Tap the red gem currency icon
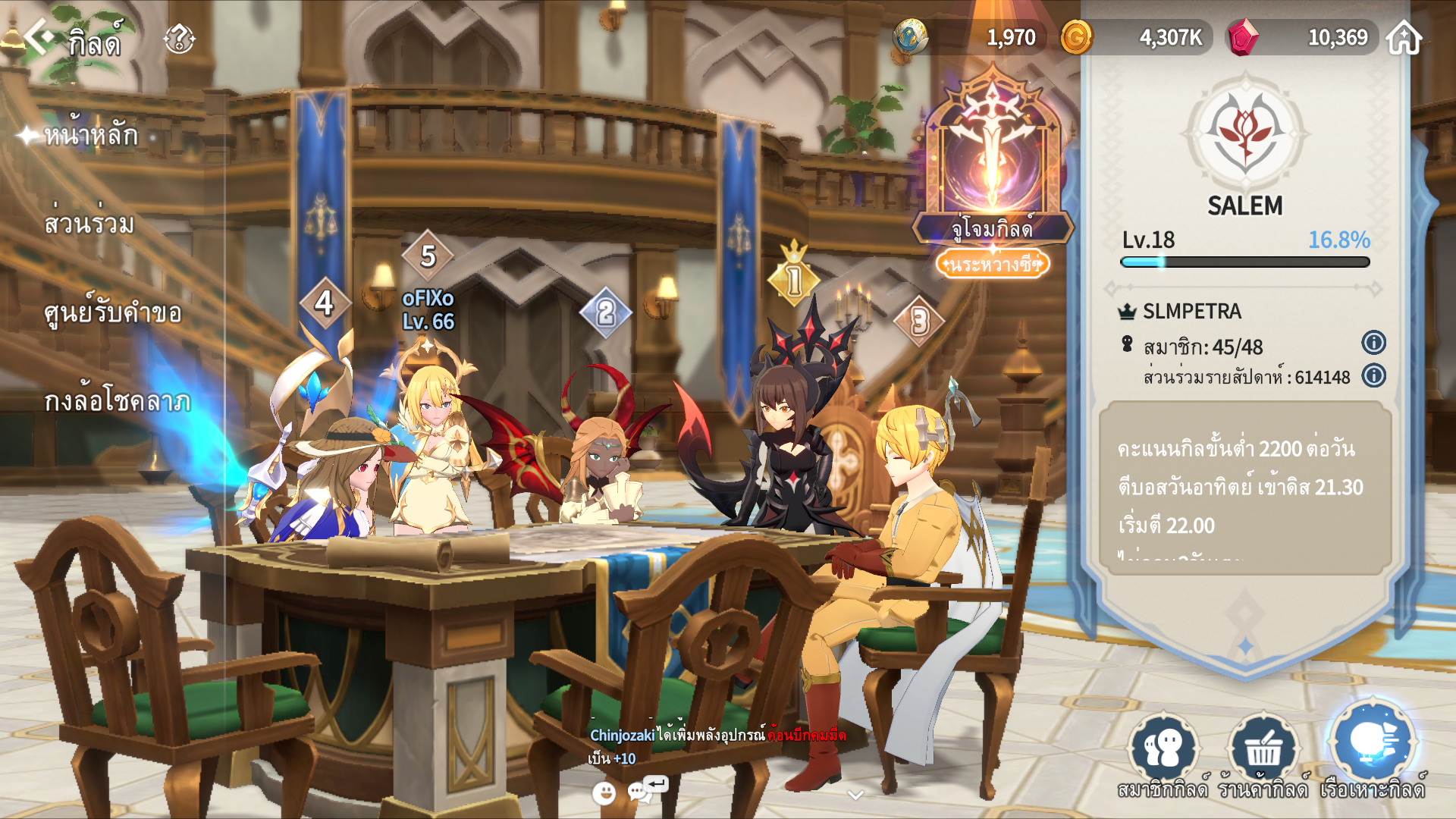The image size is (1456, 819). tap(1242, 37)
